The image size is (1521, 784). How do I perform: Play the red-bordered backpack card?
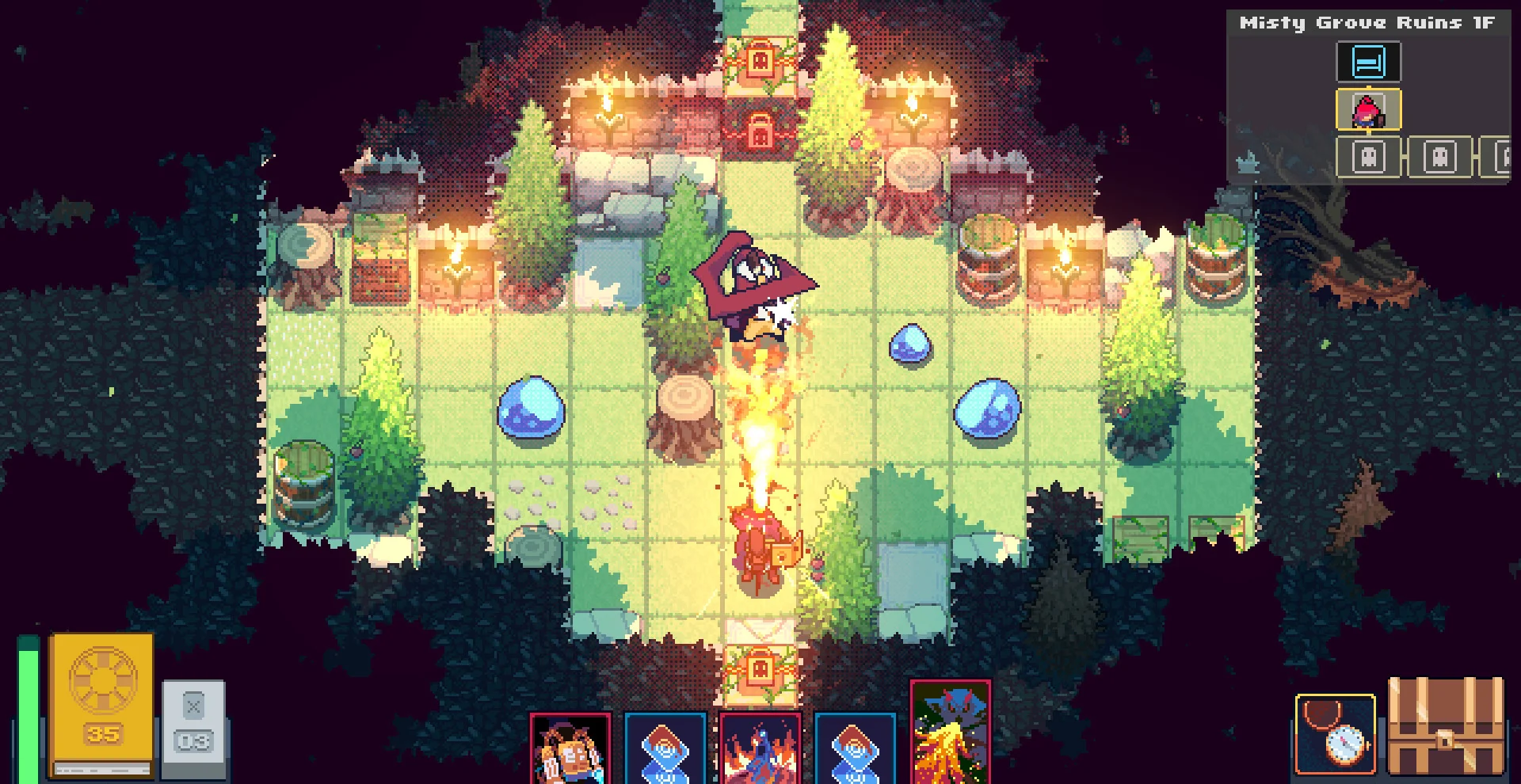coord(570,748)
